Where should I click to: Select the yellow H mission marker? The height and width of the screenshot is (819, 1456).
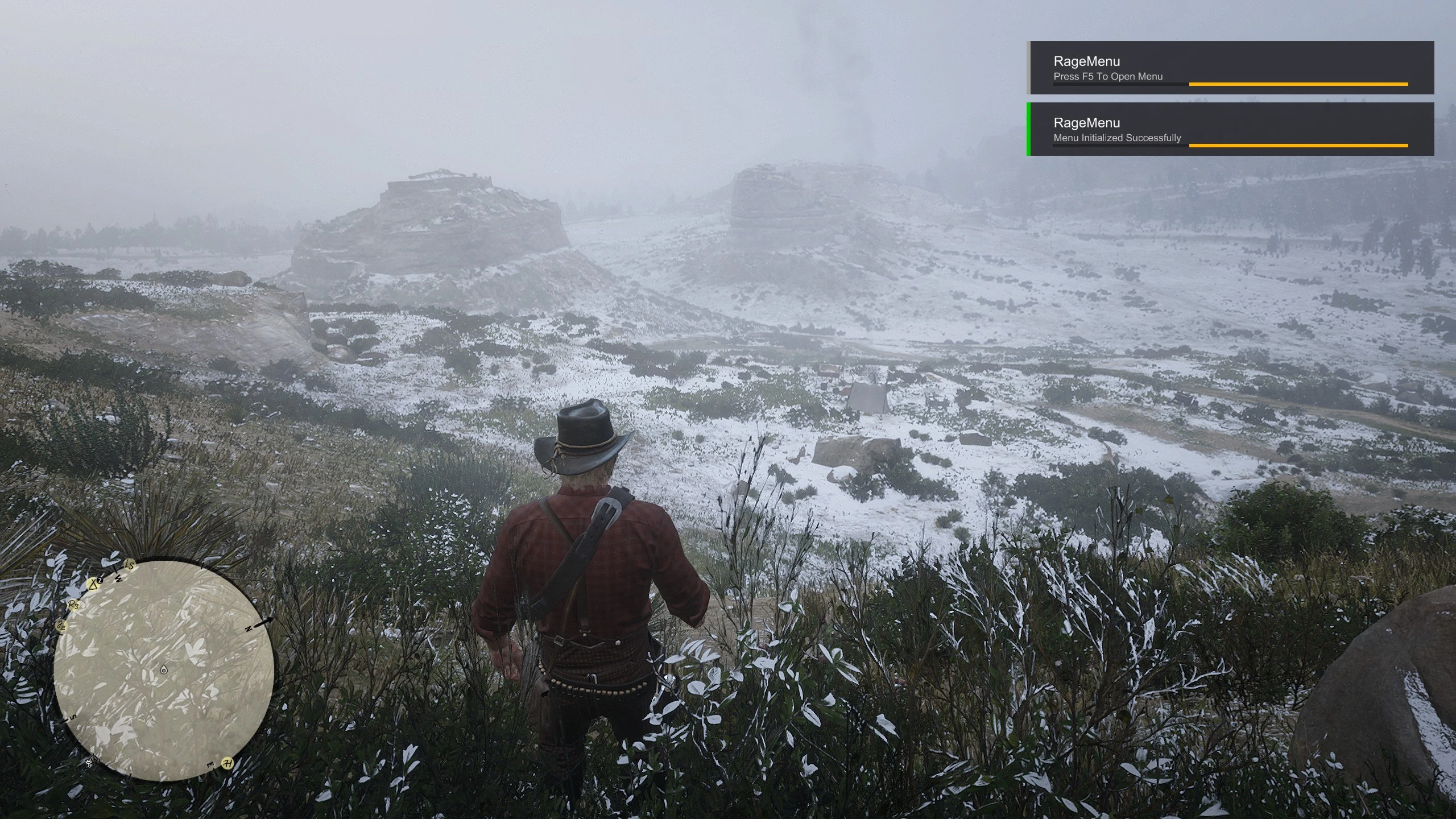pos(227,763)
